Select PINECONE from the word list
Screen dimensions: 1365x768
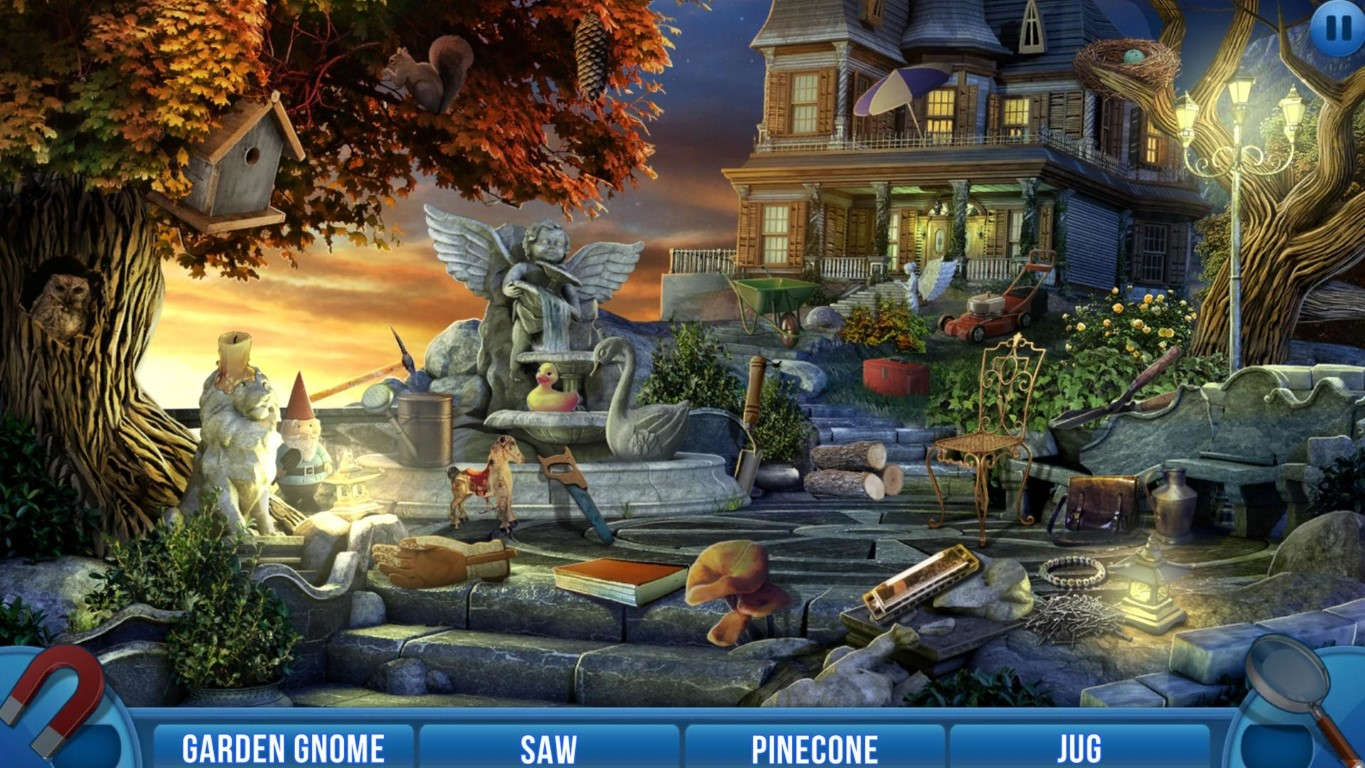[x=816, y=746]
